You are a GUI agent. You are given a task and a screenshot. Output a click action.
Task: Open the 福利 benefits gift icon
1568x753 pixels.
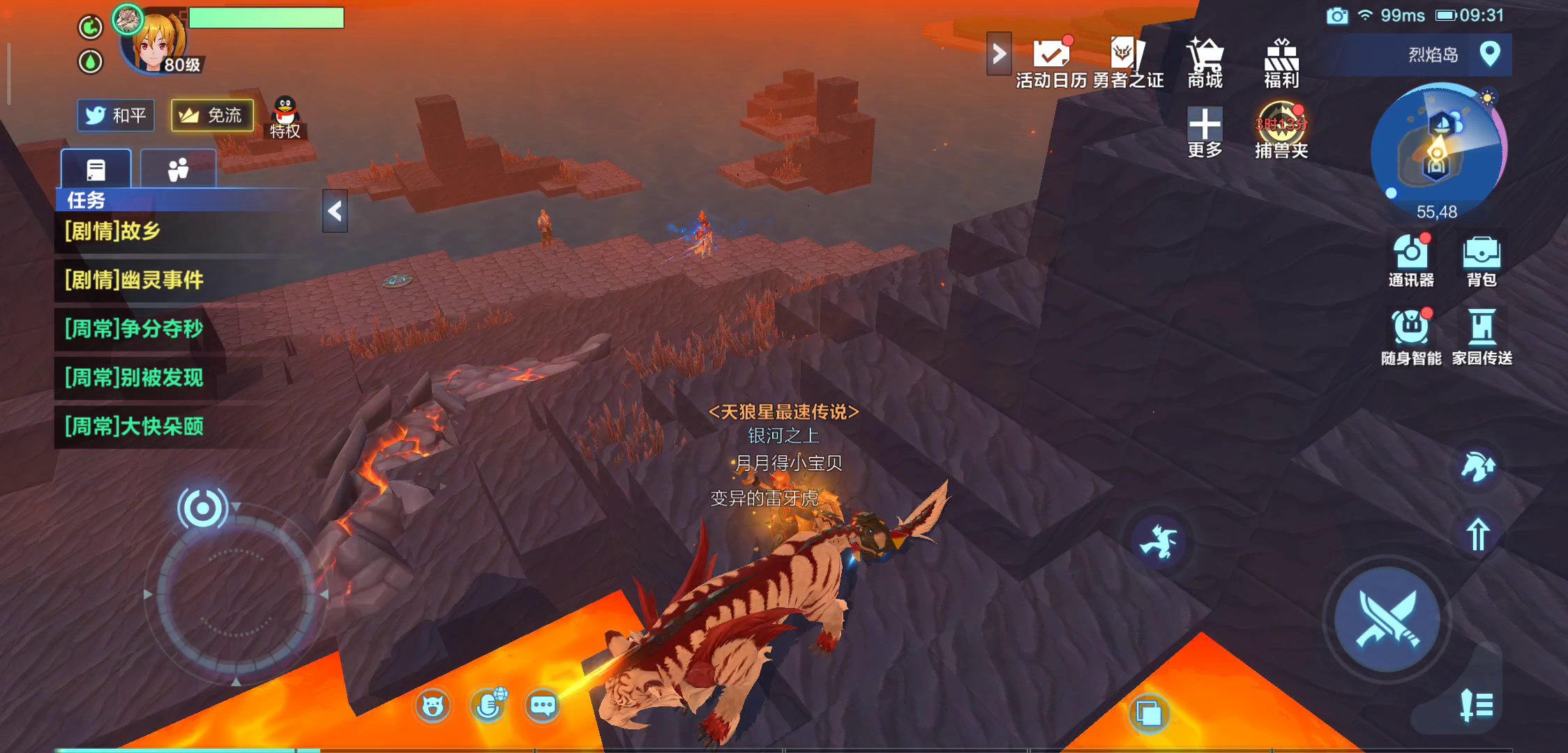[x=1281, y=63]
